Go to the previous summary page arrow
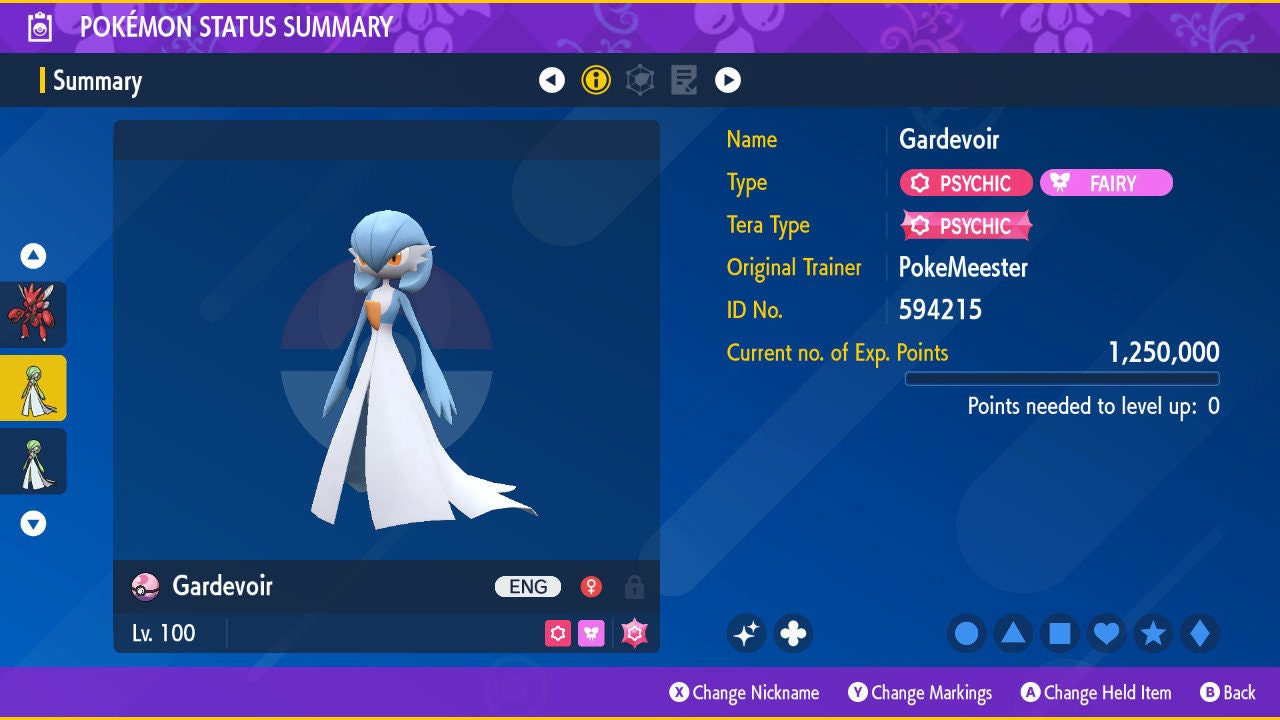This screenshot has height=720, width=1280. point(552,80)
